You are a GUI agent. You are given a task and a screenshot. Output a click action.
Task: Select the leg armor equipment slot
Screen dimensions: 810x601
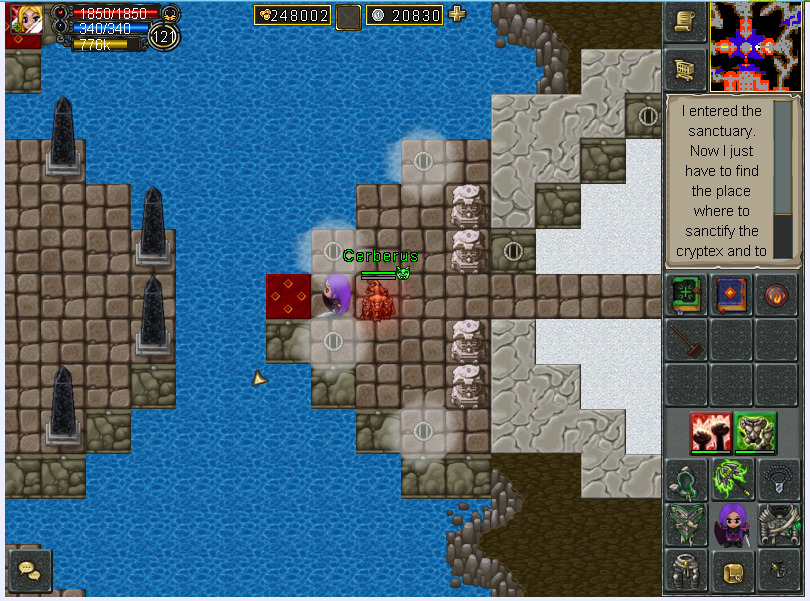[x=686, y=570]
